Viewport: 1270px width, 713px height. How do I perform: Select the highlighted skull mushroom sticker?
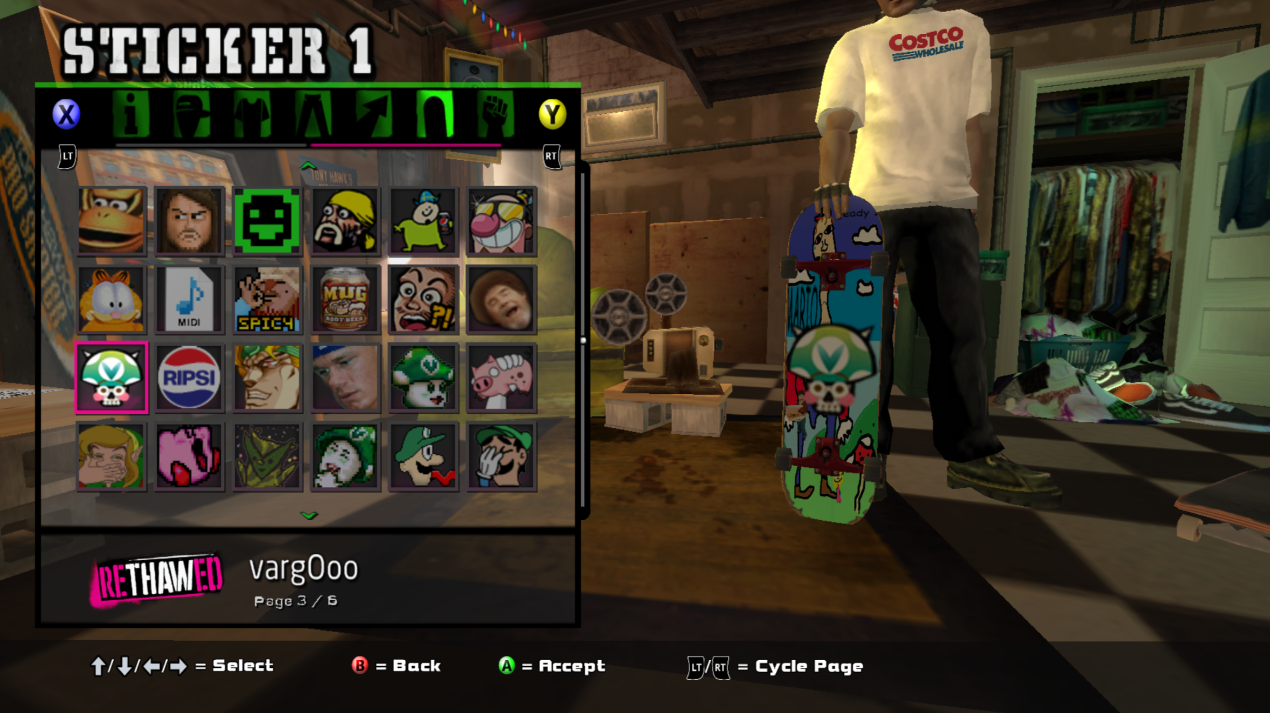pos(112,377)
